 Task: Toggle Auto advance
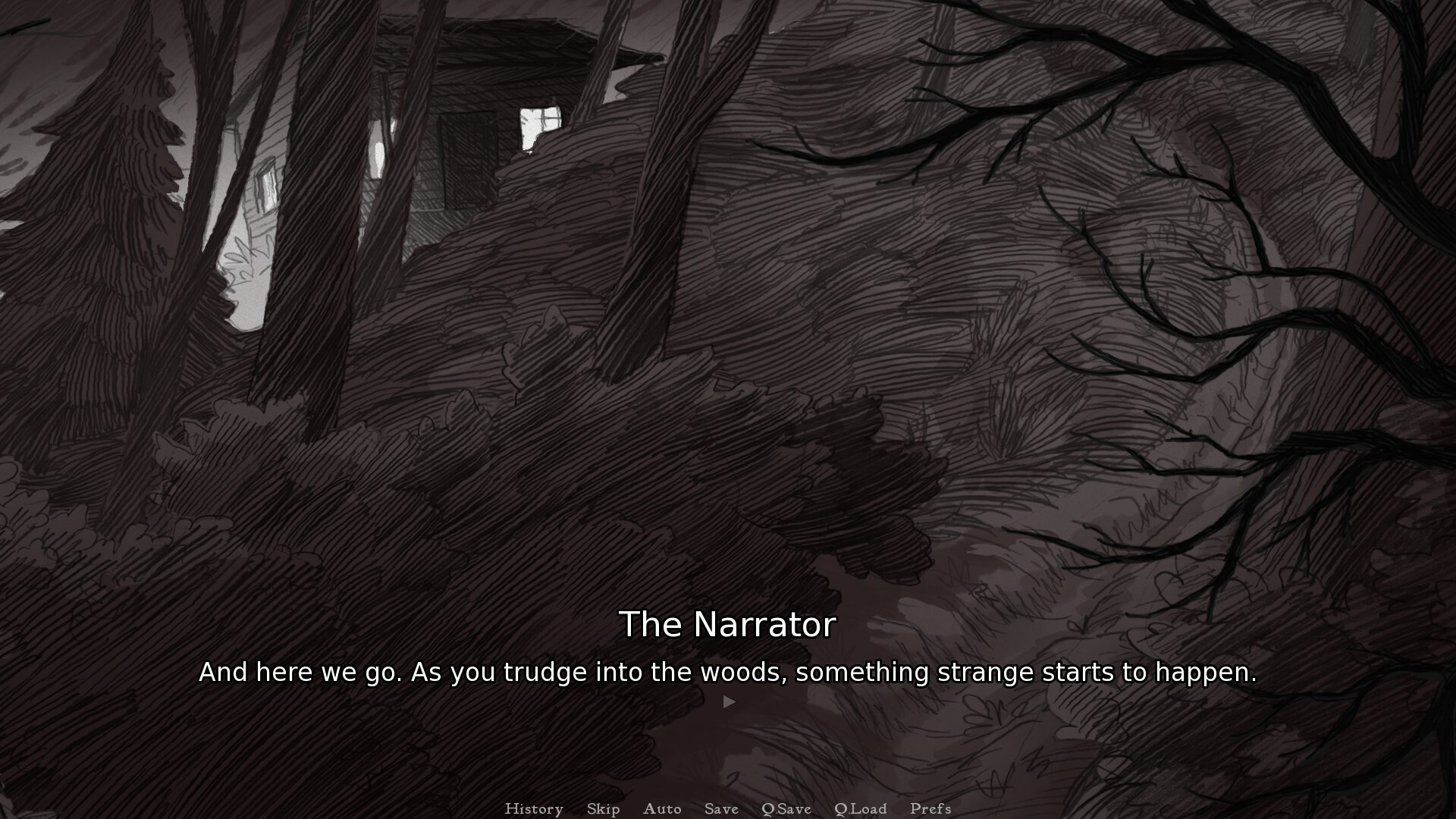662,808
